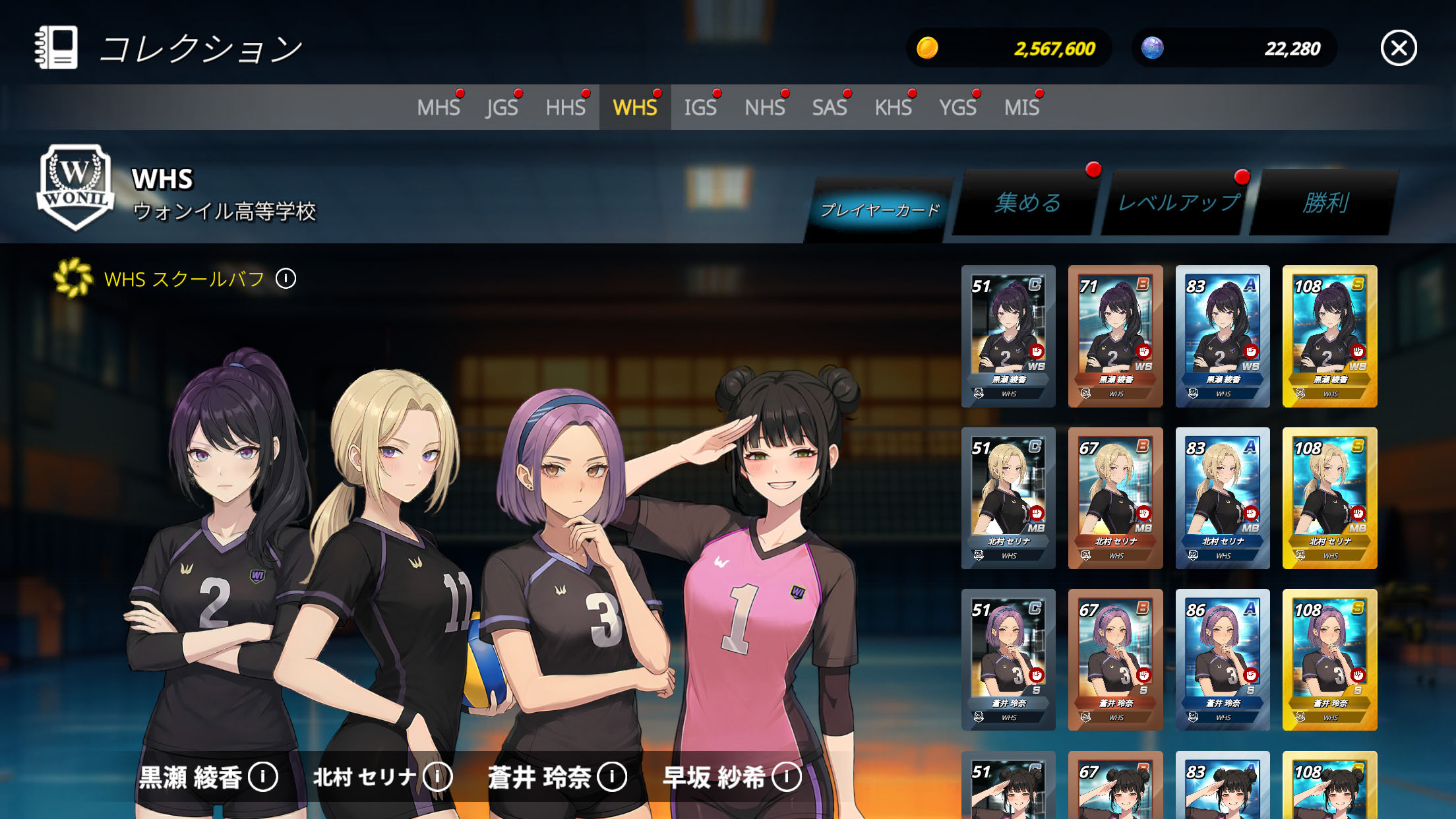This screenshot has width=1456, height=819.
Task: Close the collection screen
Action: pos(1399,48)
